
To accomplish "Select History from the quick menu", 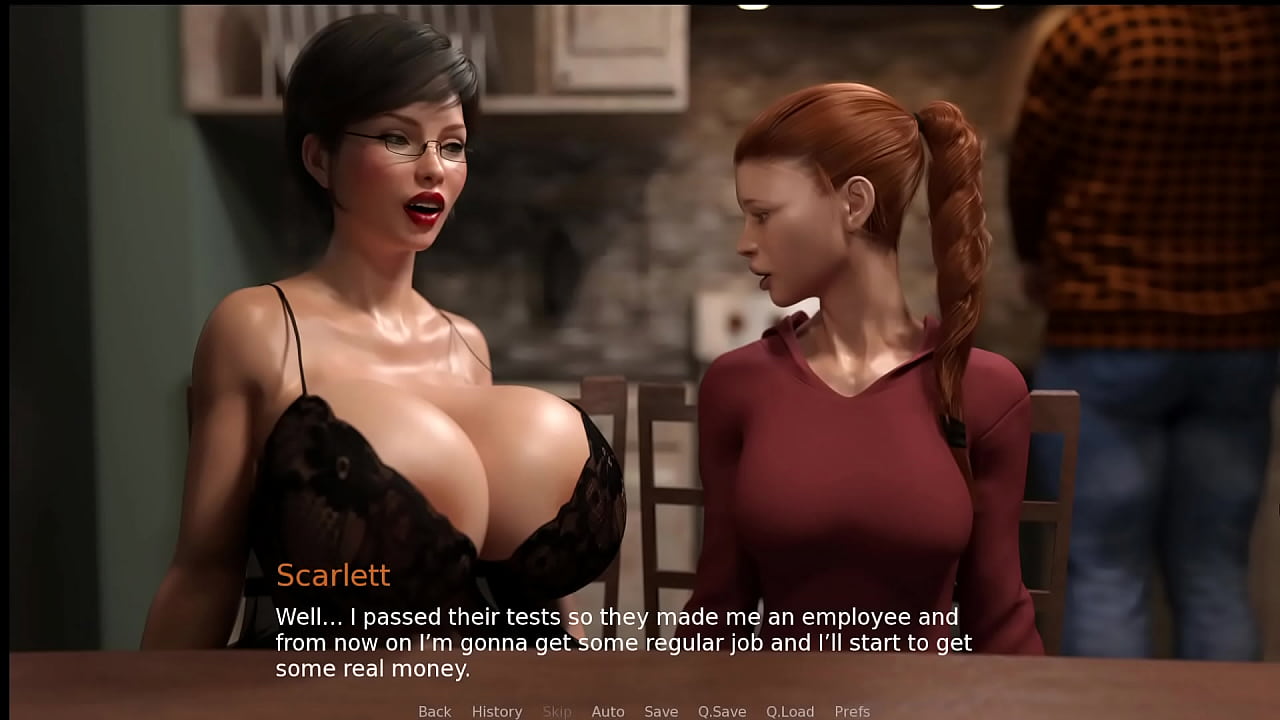I will [x=497, y=711].
